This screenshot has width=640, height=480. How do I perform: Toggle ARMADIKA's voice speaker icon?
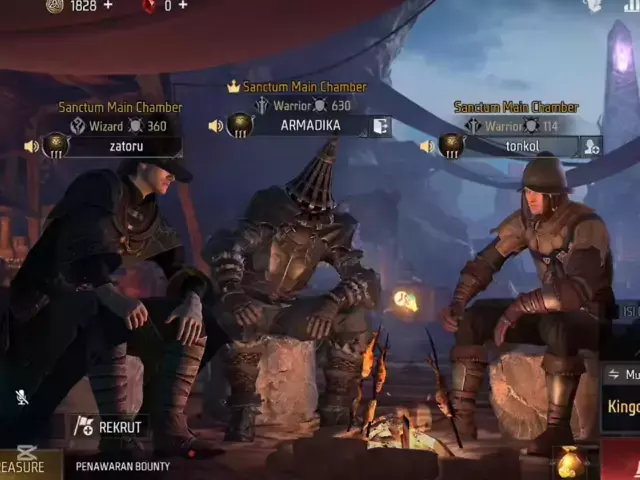click(x=215, y=126)
